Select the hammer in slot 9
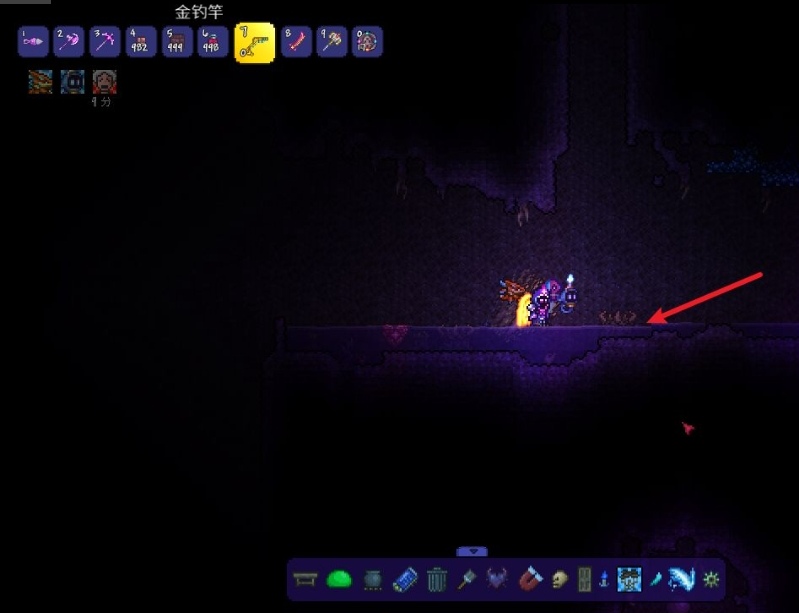This screenshot has height=613, width=799. [x=332, y=42]
